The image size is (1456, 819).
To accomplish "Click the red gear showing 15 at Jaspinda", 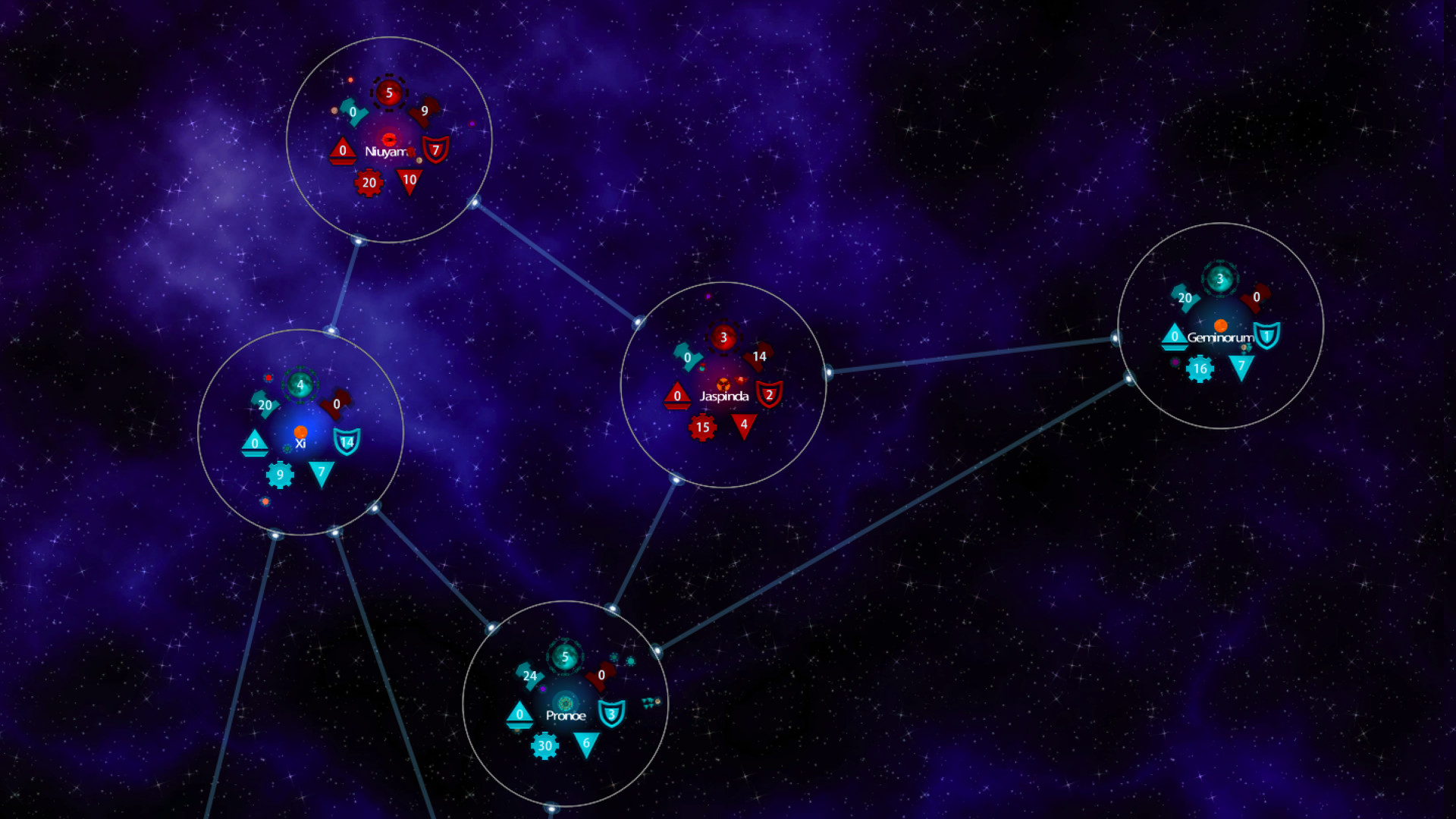I will 701,427.
